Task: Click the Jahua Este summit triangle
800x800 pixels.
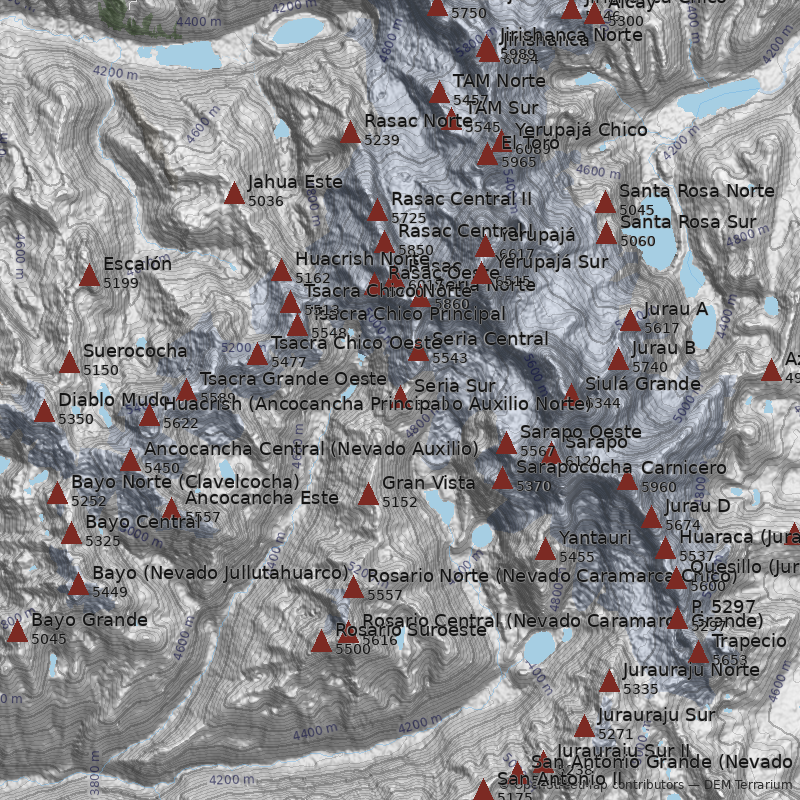Action: (x=234, y=193)
